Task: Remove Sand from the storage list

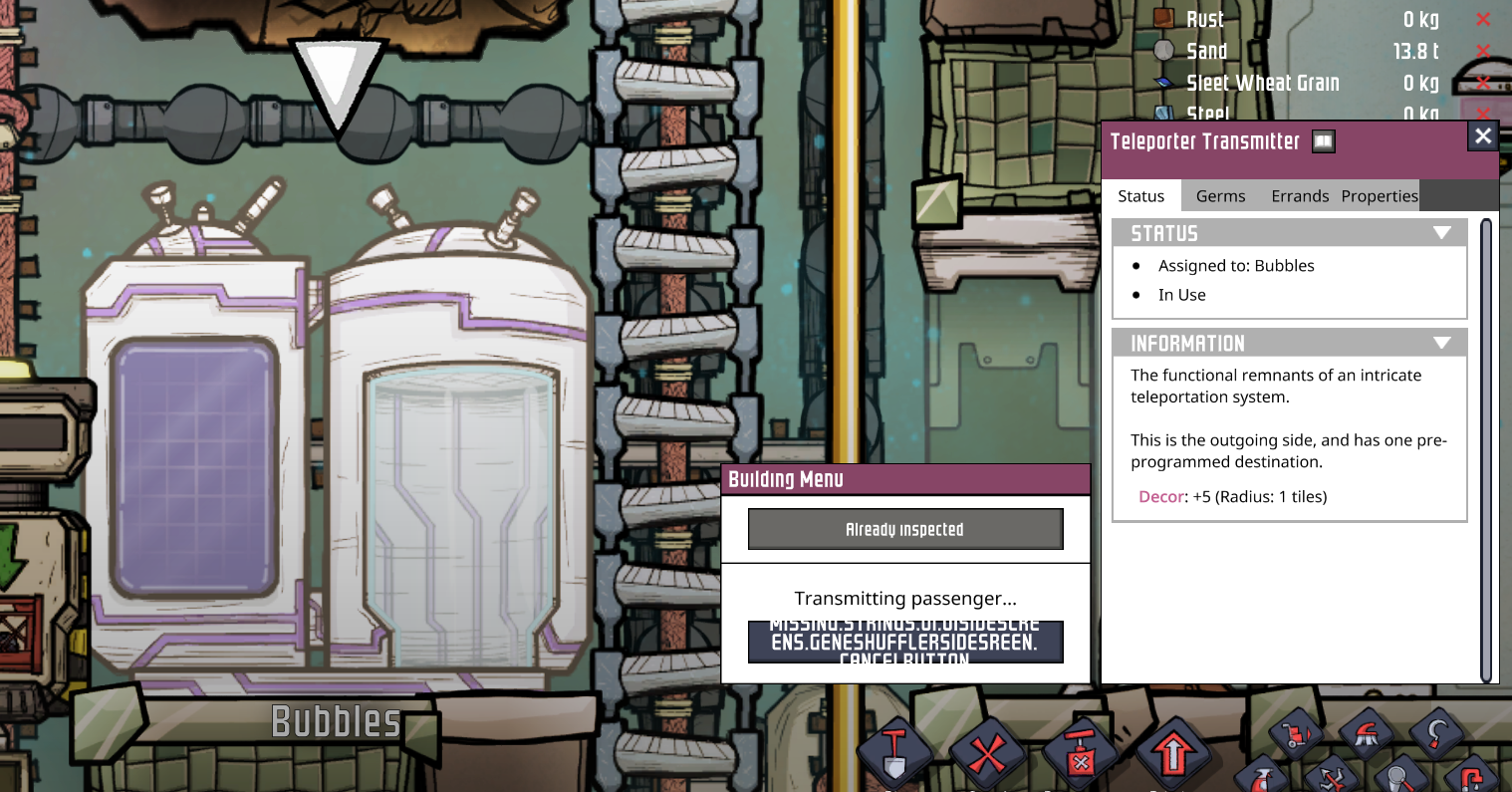Action: click(x=1483, y=51)
